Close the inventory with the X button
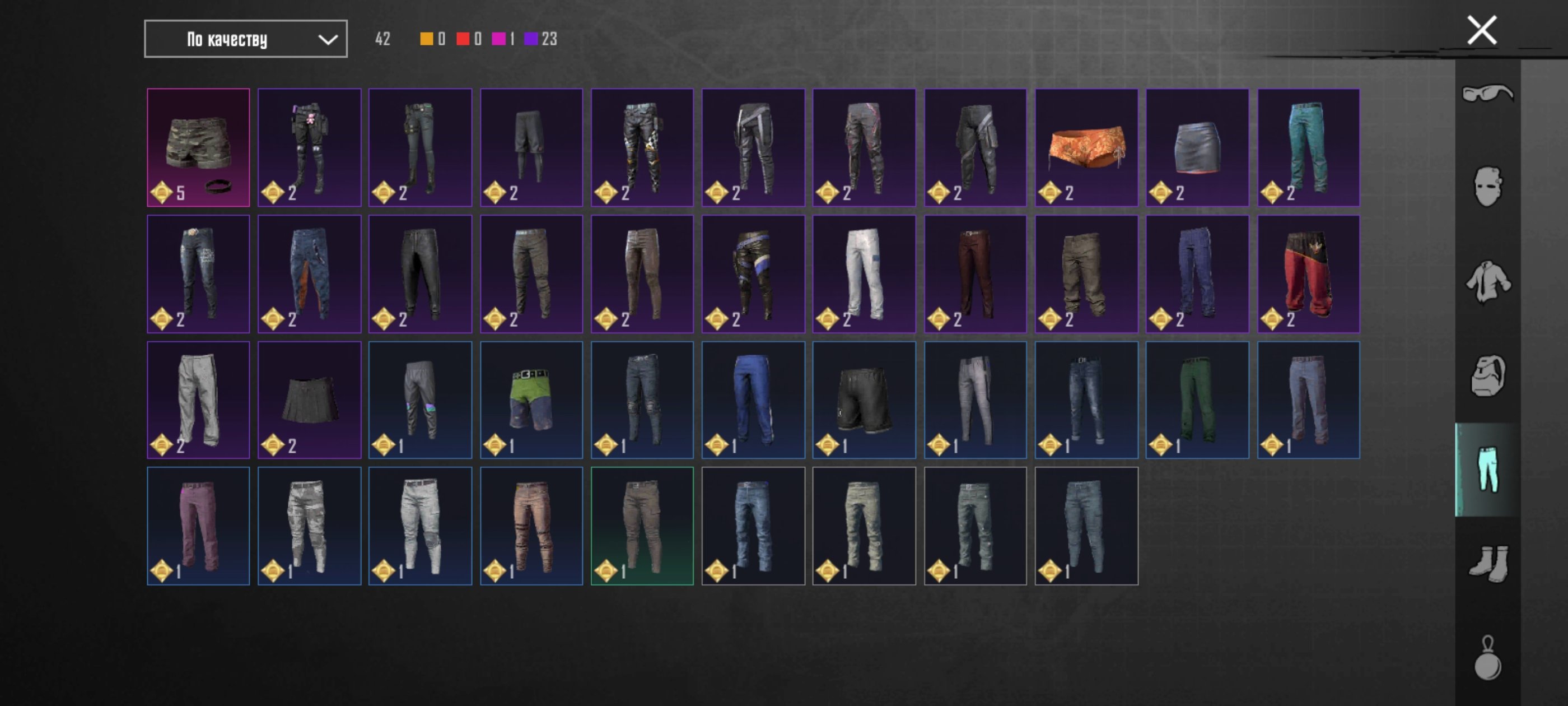 (1481, 30)
